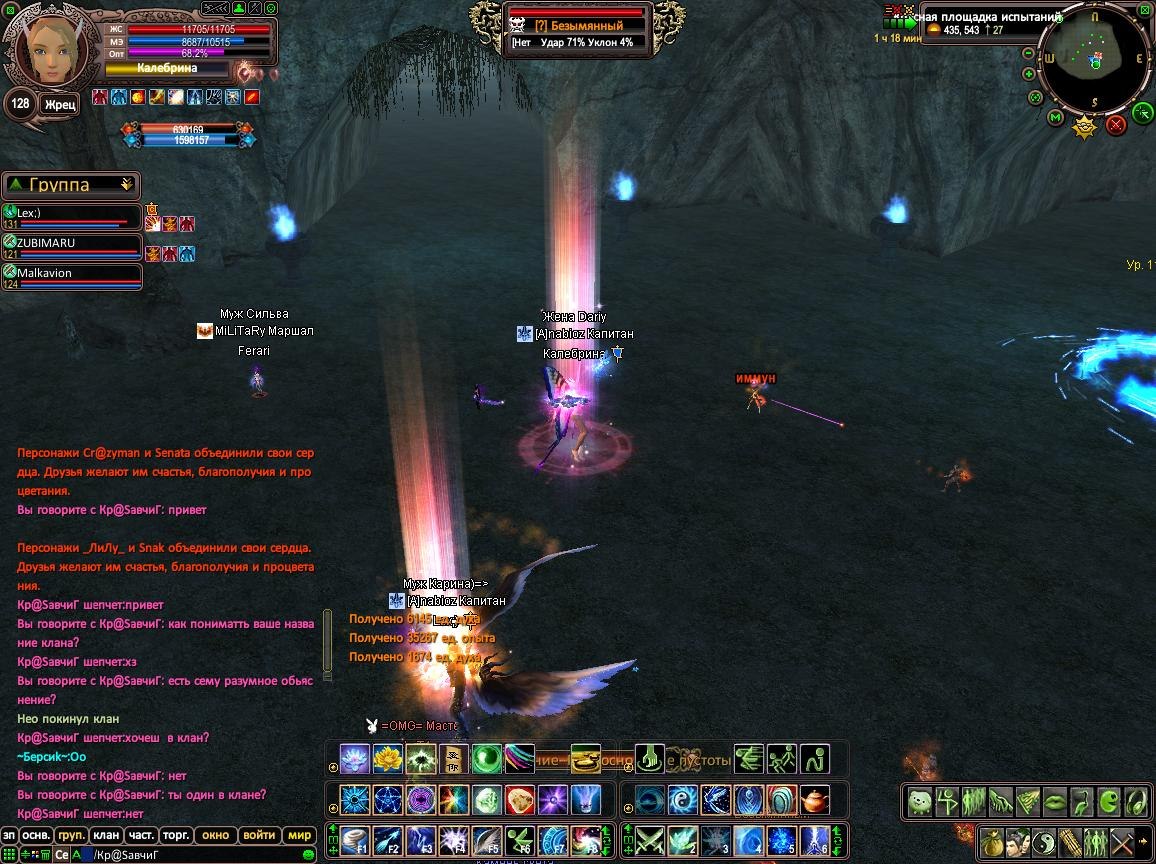The width and height of the screenshot is (1156, 864).
Task: Open the green smiley emoticon picker
Action: click(308, 855)
